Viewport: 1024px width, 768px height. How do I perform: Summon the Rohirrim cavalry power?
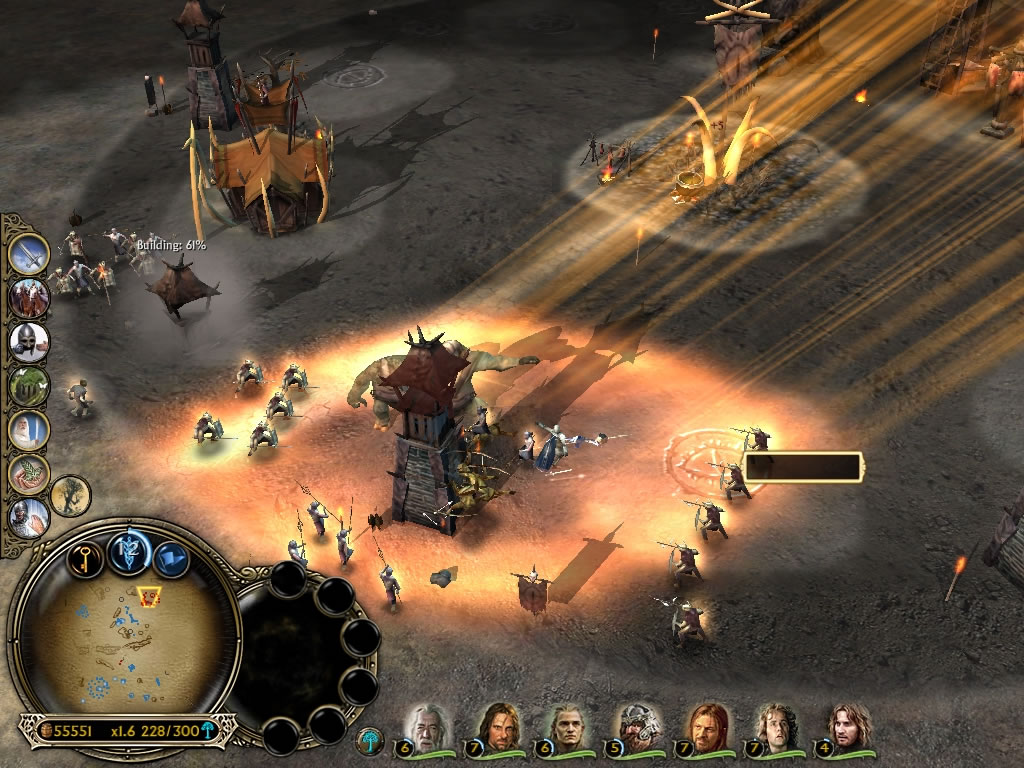tap(30, 298)
